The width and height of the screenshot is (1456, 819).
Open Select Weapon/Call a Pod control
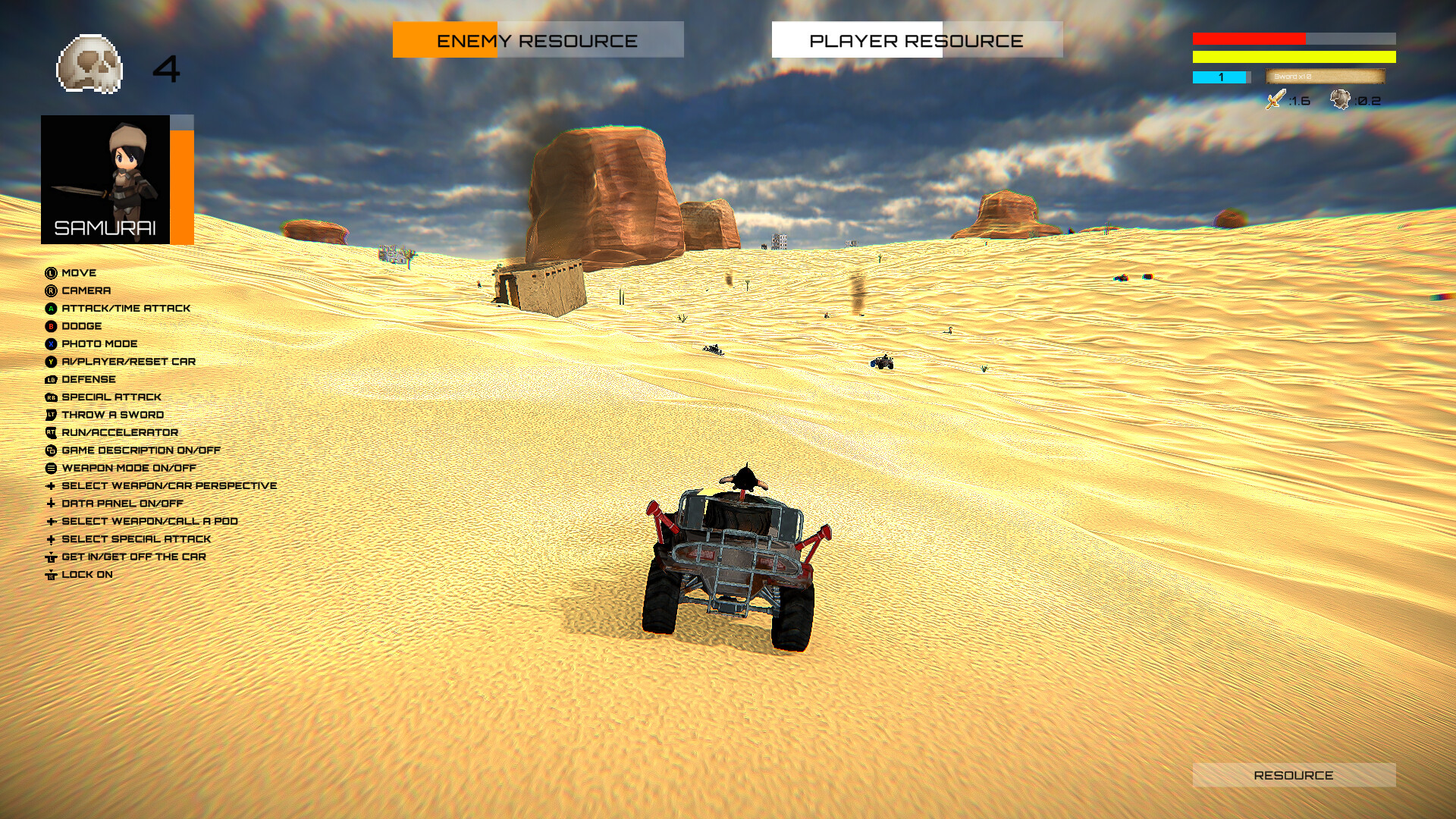coord(50,521)
